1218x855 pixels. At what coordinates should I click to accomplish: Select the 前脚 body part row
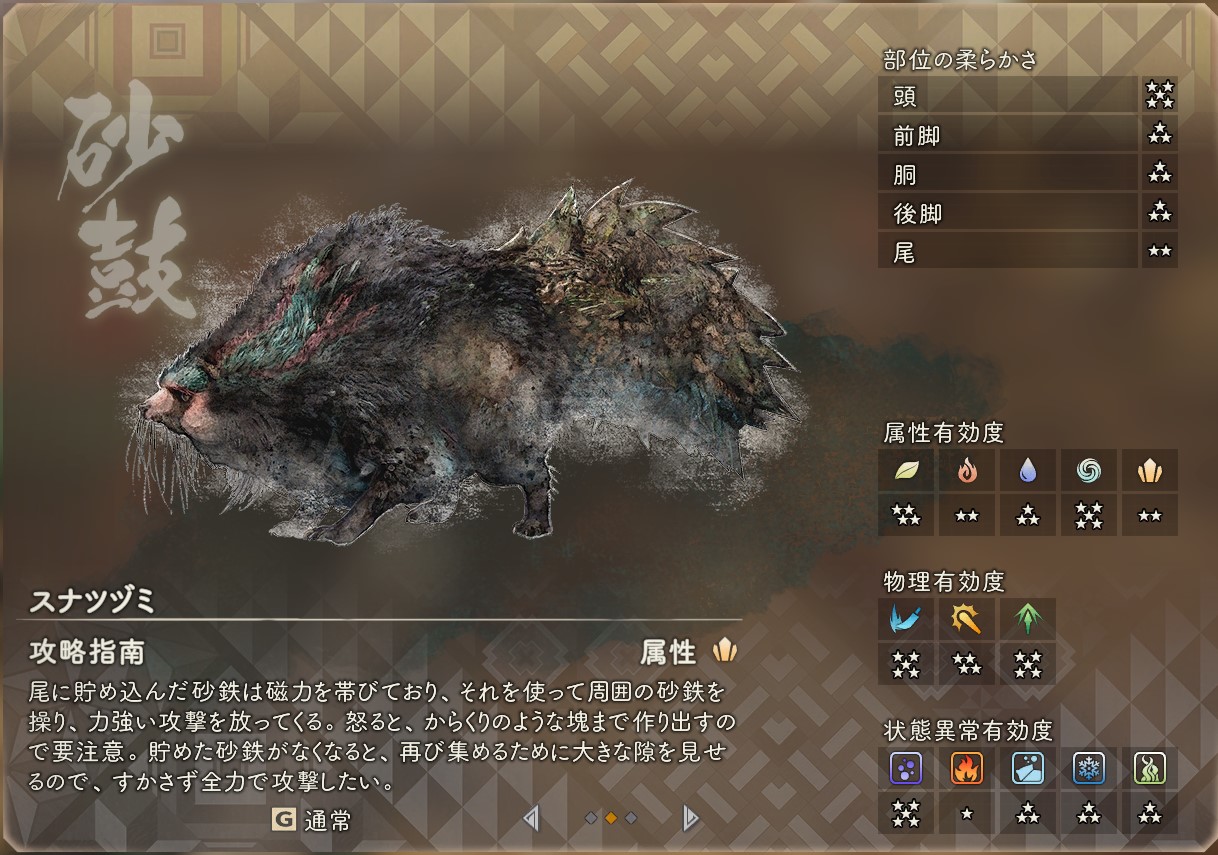pos(1008,135)
